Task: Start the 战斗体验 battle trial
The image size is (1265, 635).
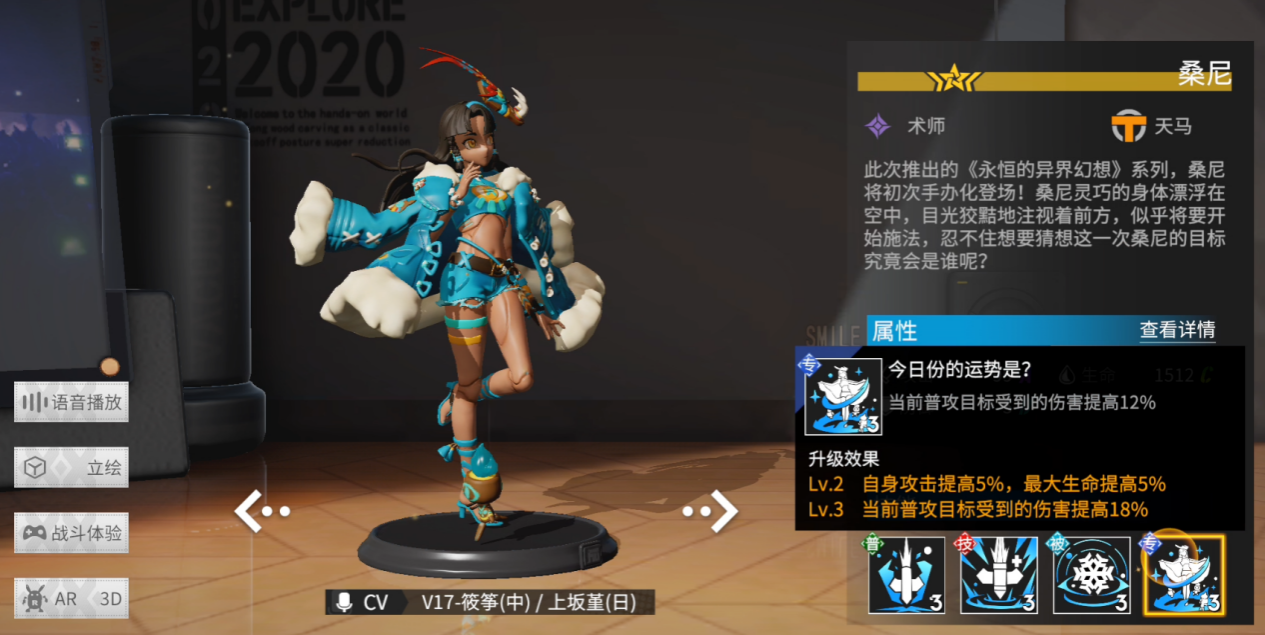Action: coord(71,533)
